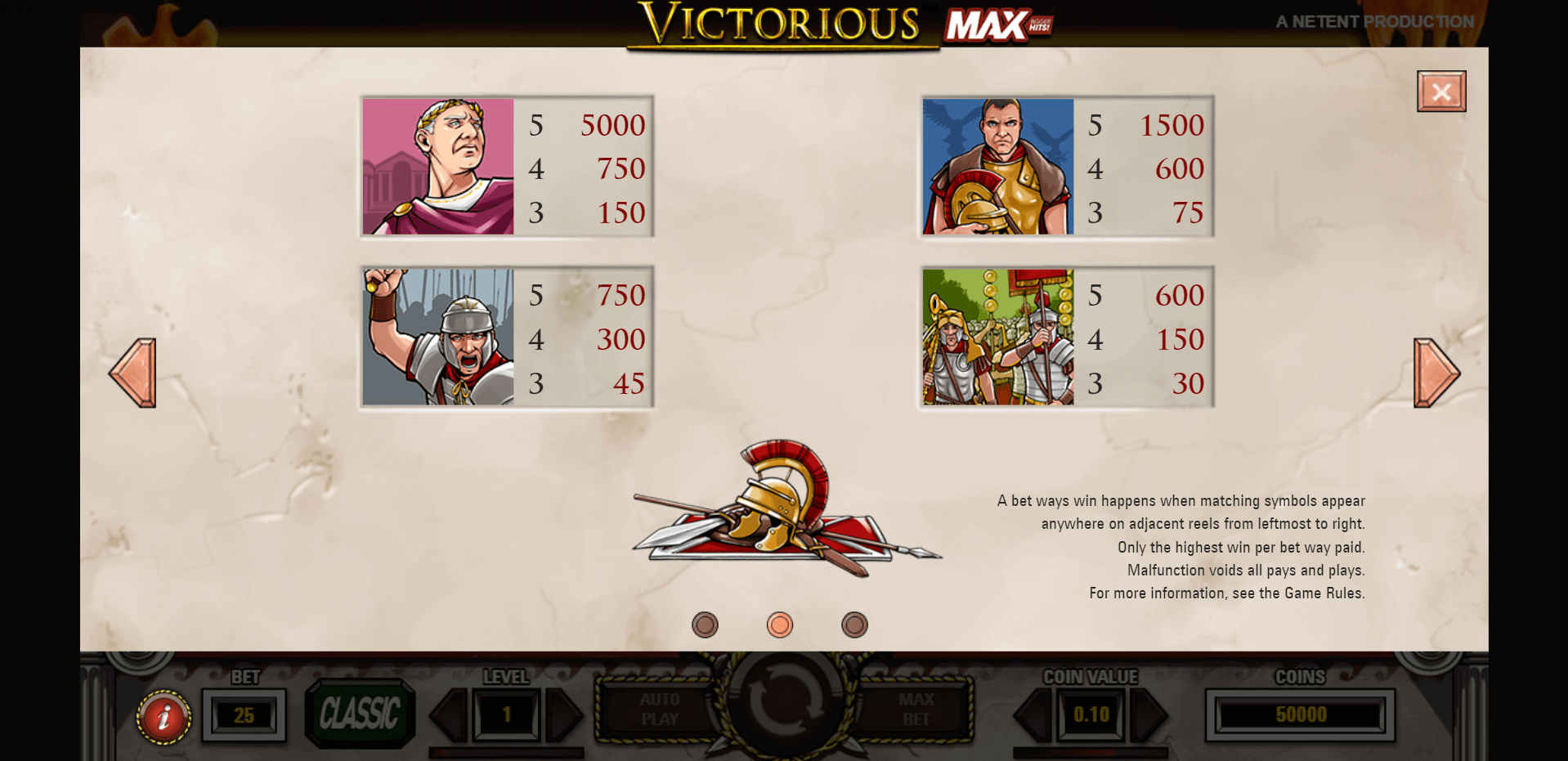Increase the bet level

click(x=563, y=715)
